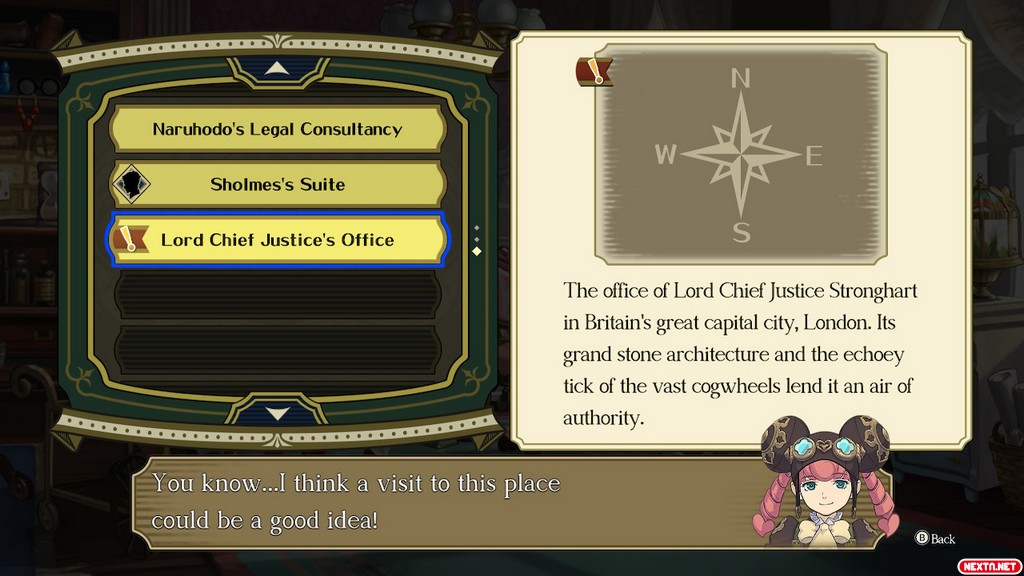View the compass map preview image
1024x576 pixels.
(740, 156)
